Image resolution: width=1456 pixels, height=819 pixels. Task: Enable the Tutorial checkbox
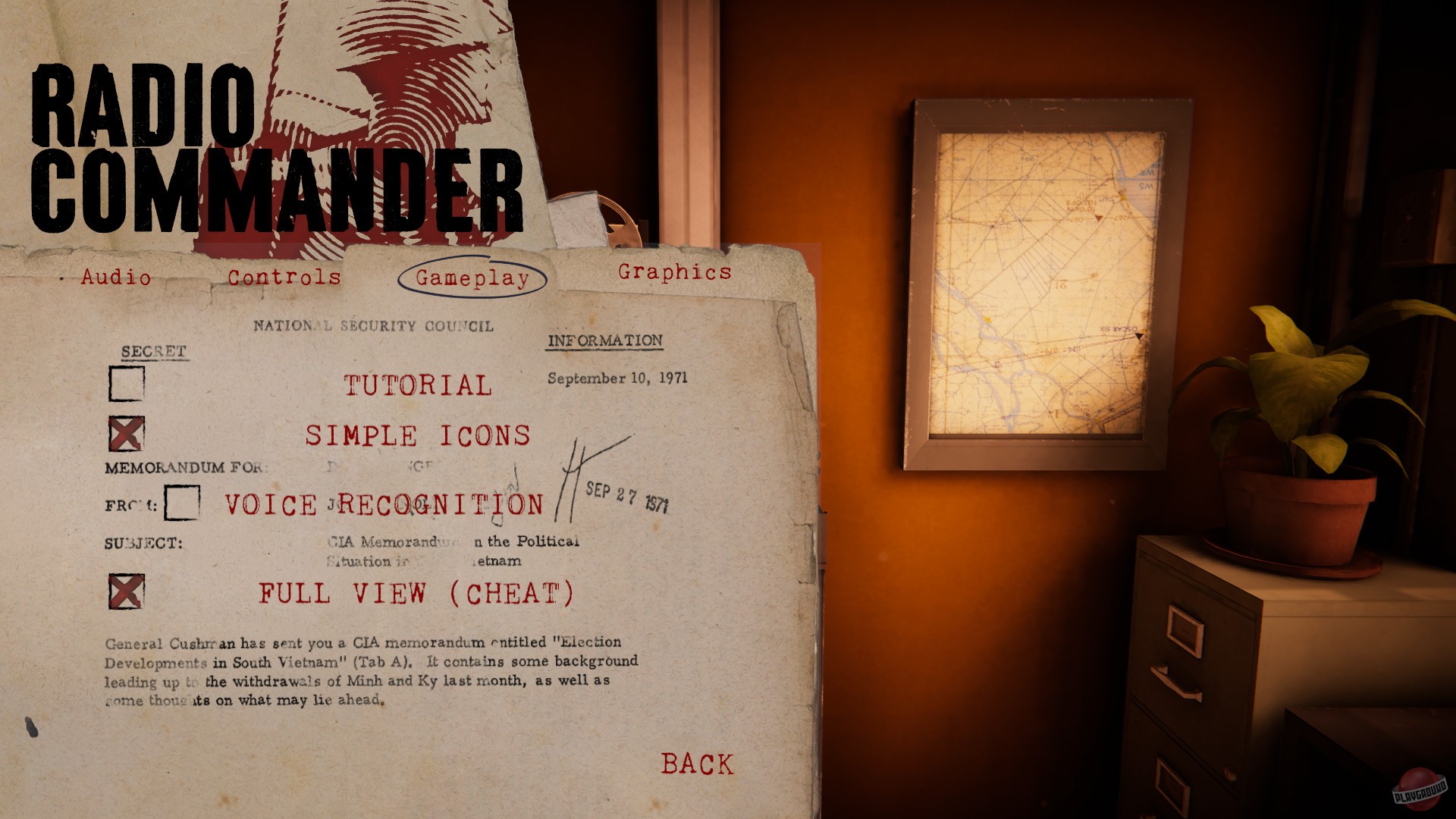click(x=127, y=384)
